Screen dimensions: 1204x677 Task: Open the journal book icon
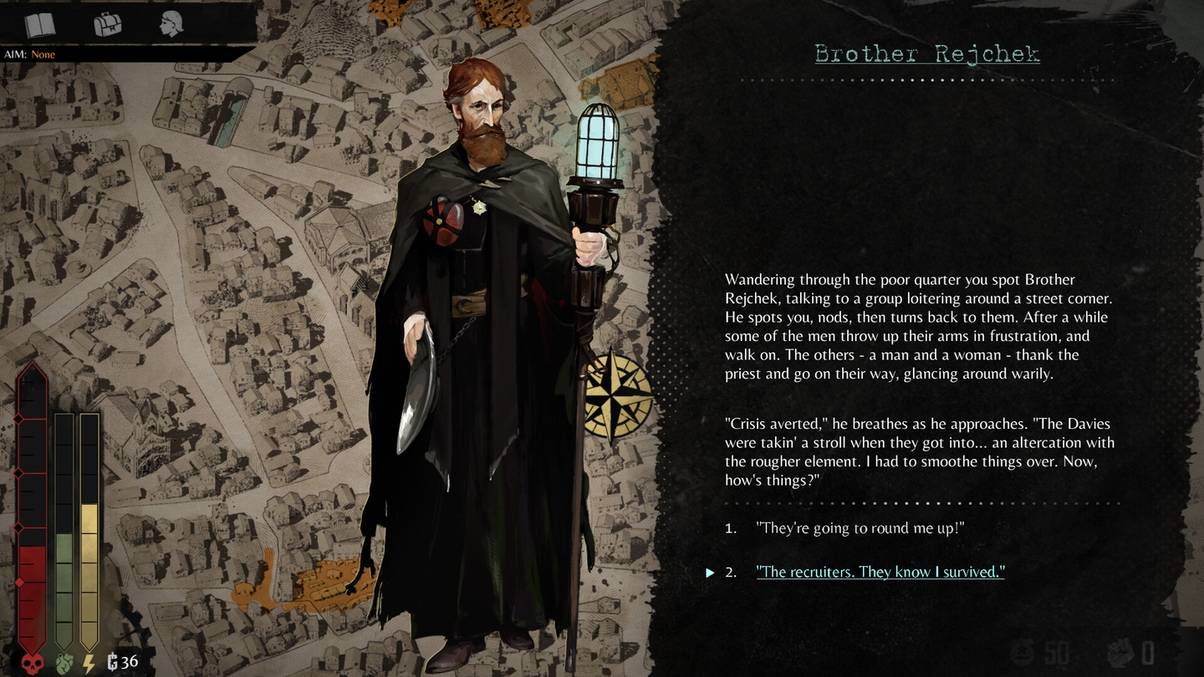(x=40, y=24)
